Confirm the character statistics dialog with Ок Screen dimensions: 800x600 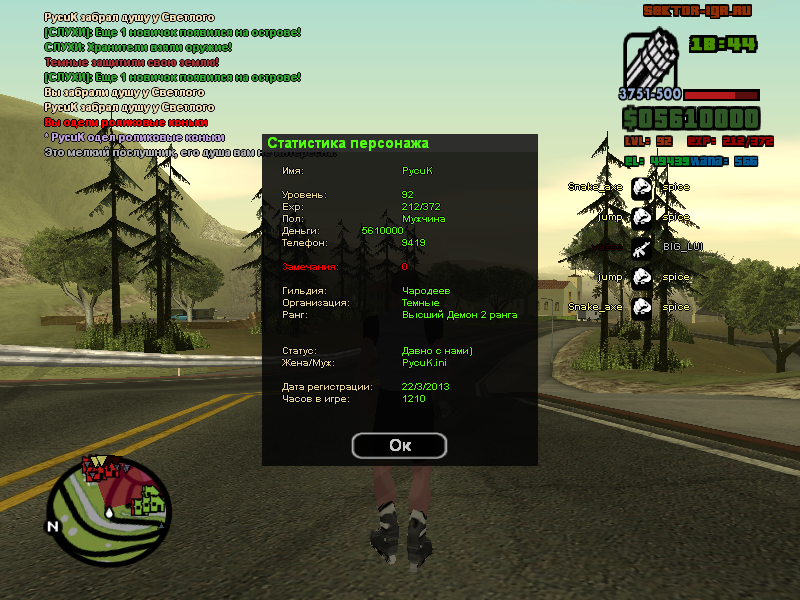pyautogui.click(x=399, y=445)
